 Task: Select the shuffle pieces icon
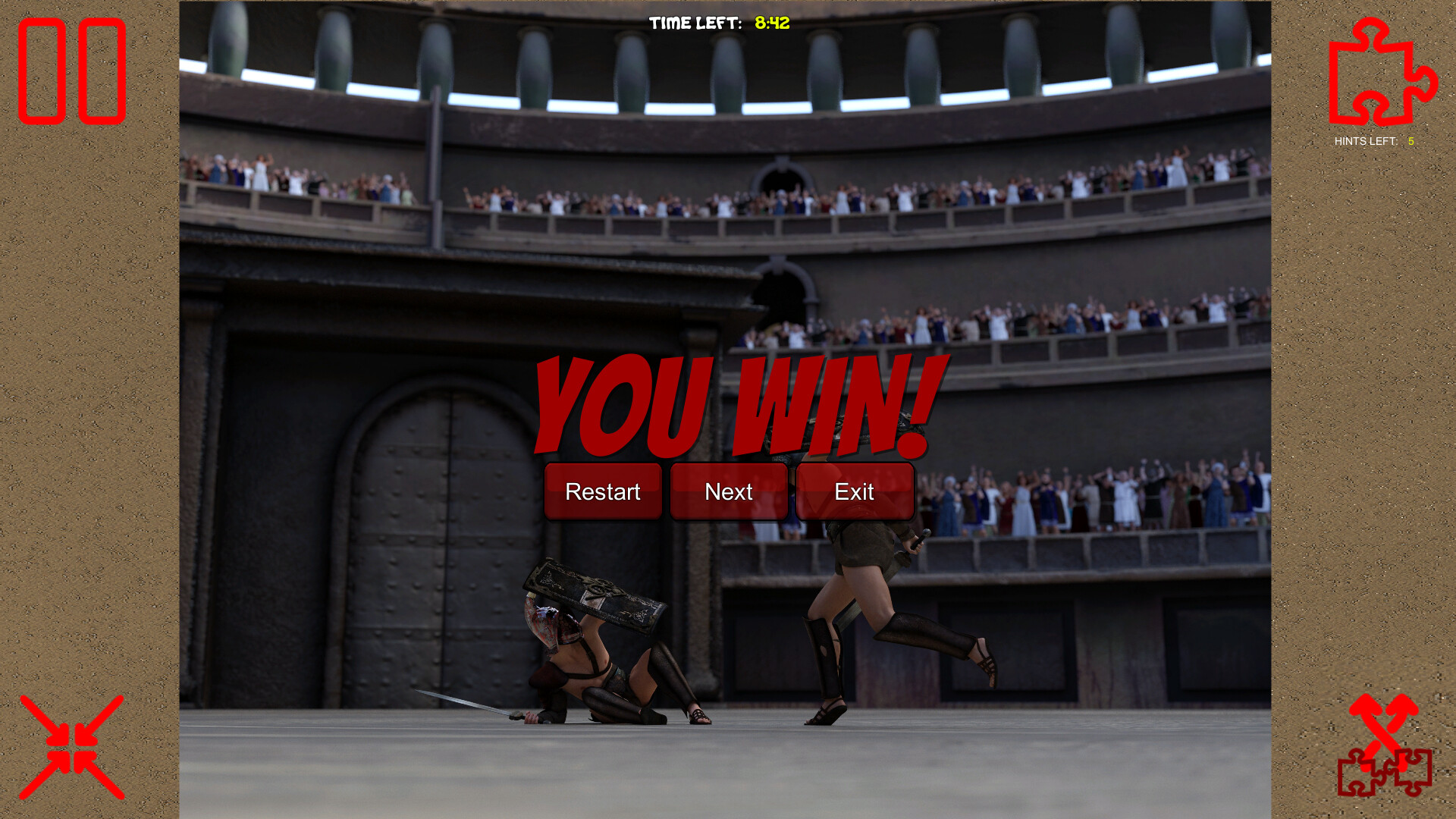point(1385,751)
